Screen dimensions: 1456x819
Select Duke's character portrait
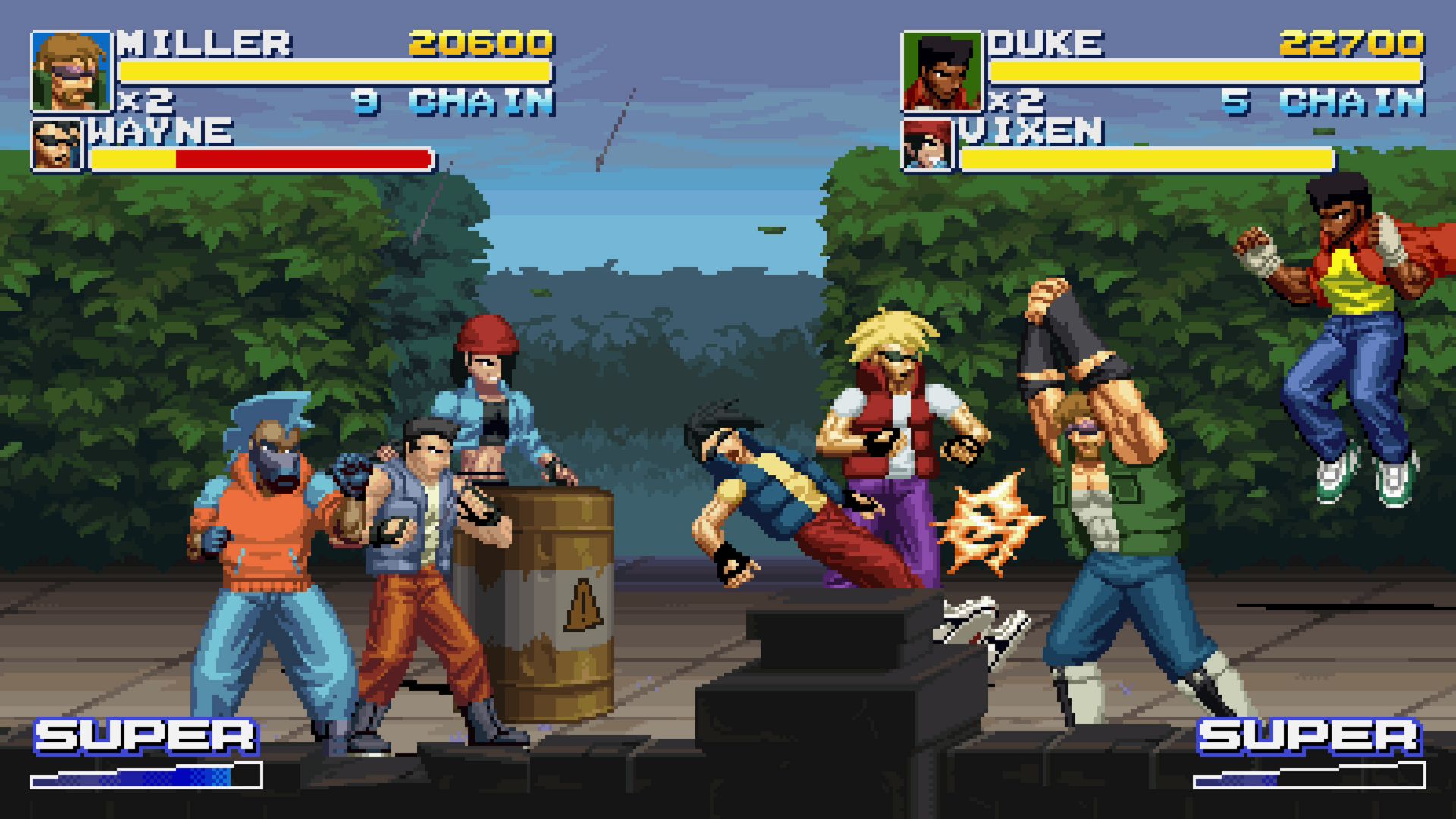coord(940,71)
